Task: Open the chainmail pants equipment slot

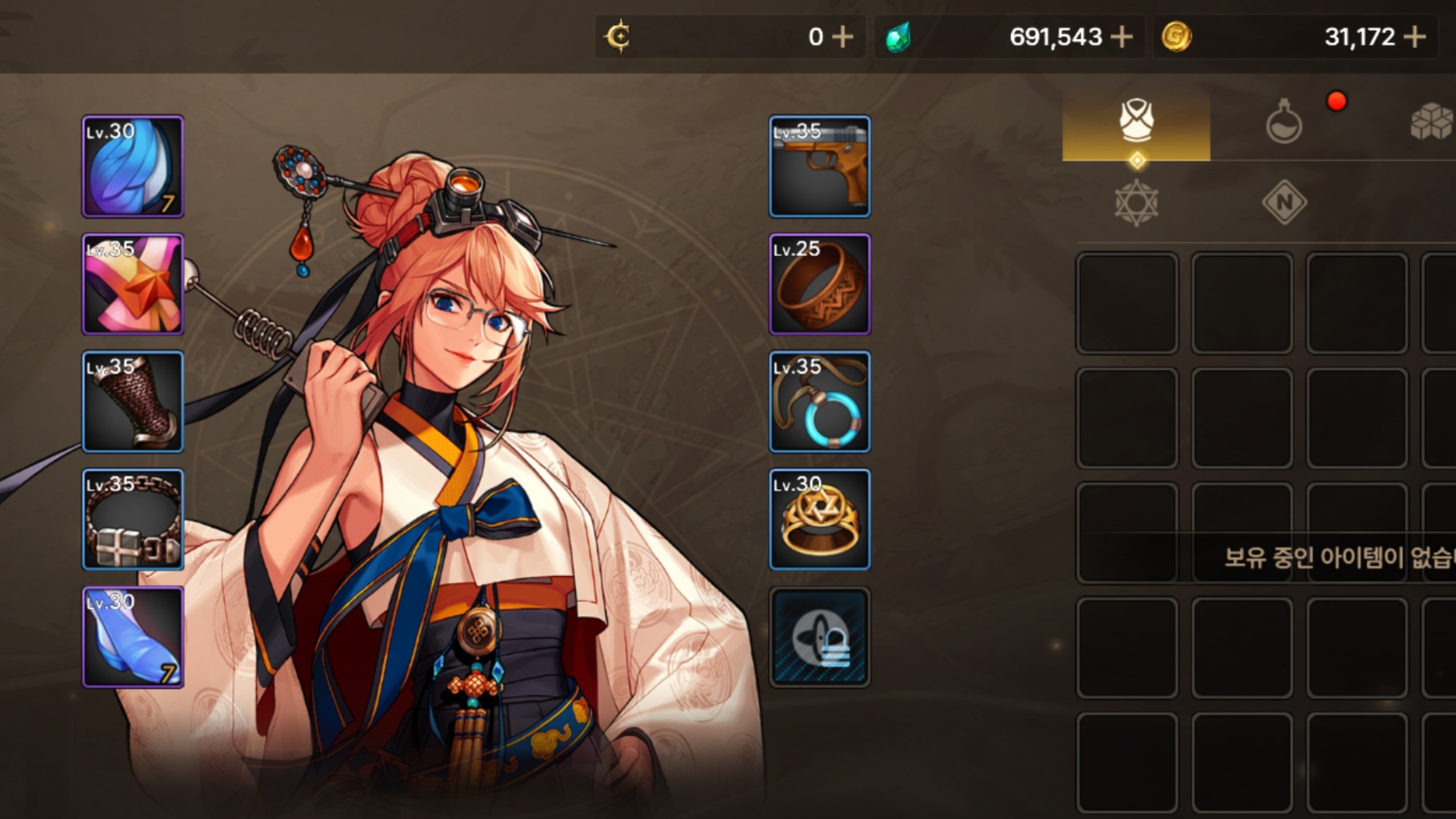Action: pyautogui.click(x=133, y=402)
